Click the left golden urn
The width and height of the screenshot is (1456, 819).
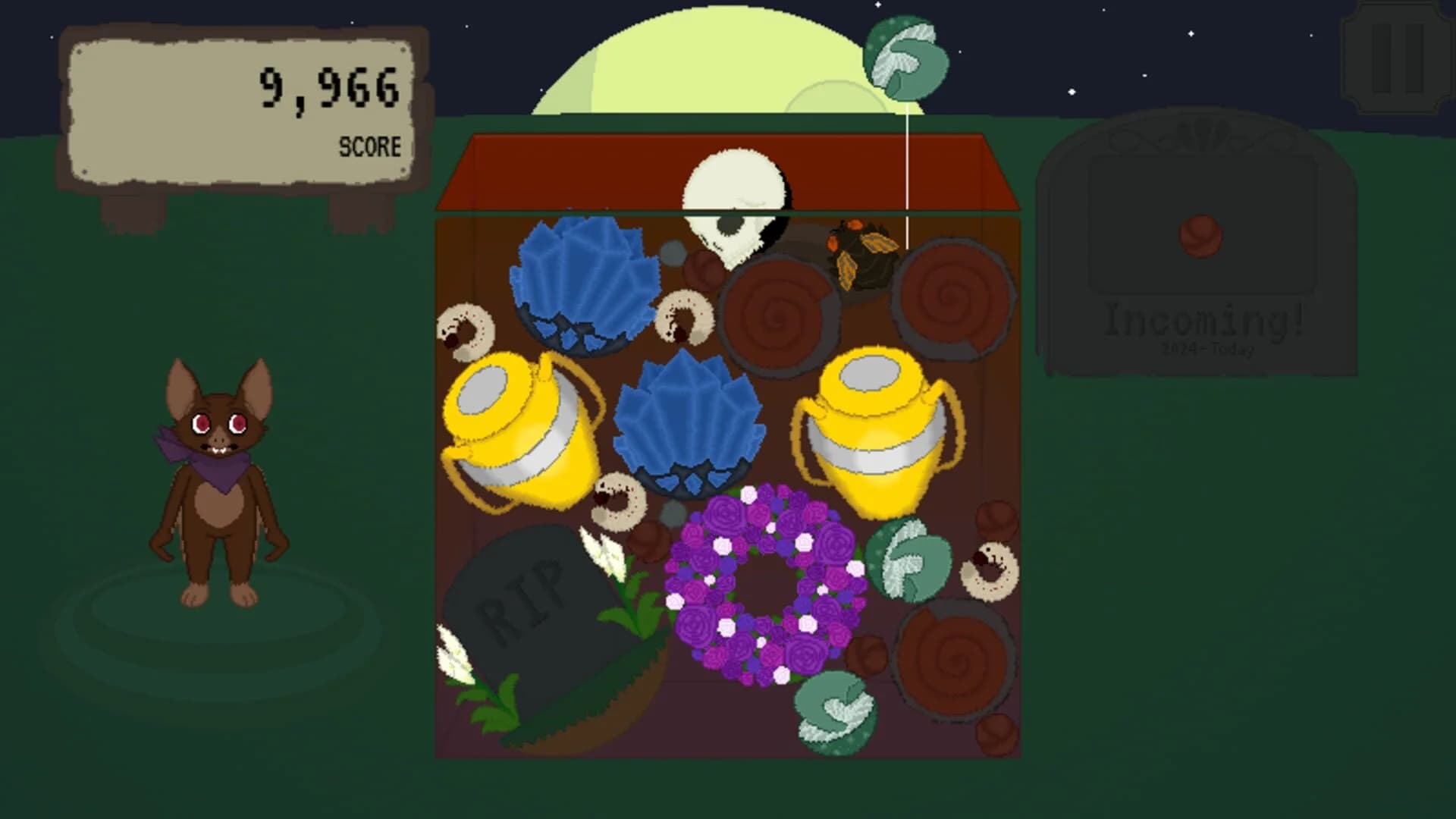(x=523, y=428)
